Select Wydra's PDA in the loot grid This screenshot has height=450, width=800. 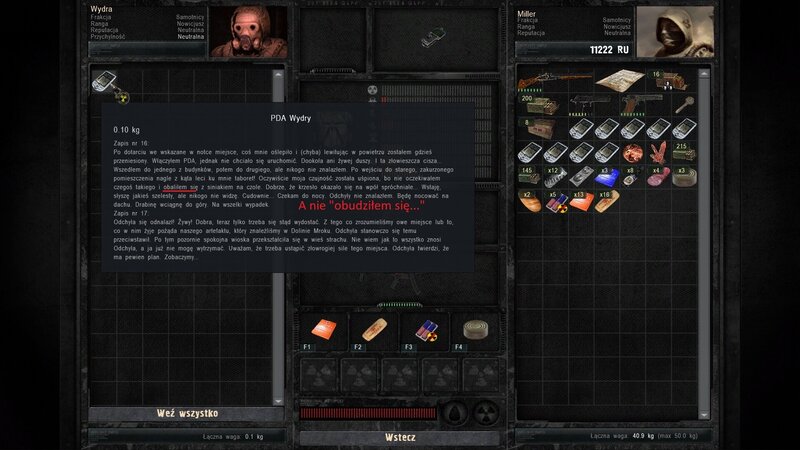coord(104,80)
